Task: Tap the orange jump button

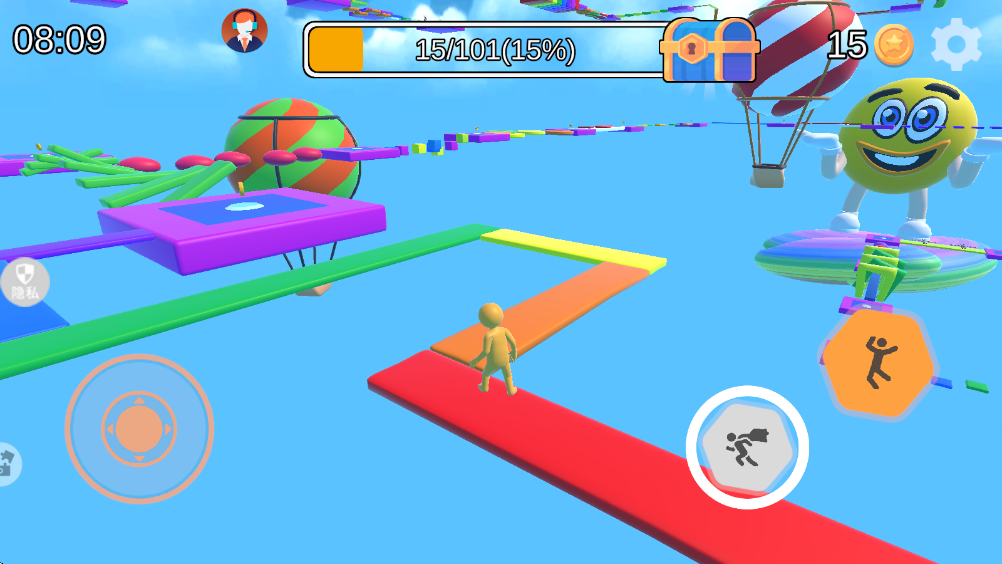Action: click(878, 363)
